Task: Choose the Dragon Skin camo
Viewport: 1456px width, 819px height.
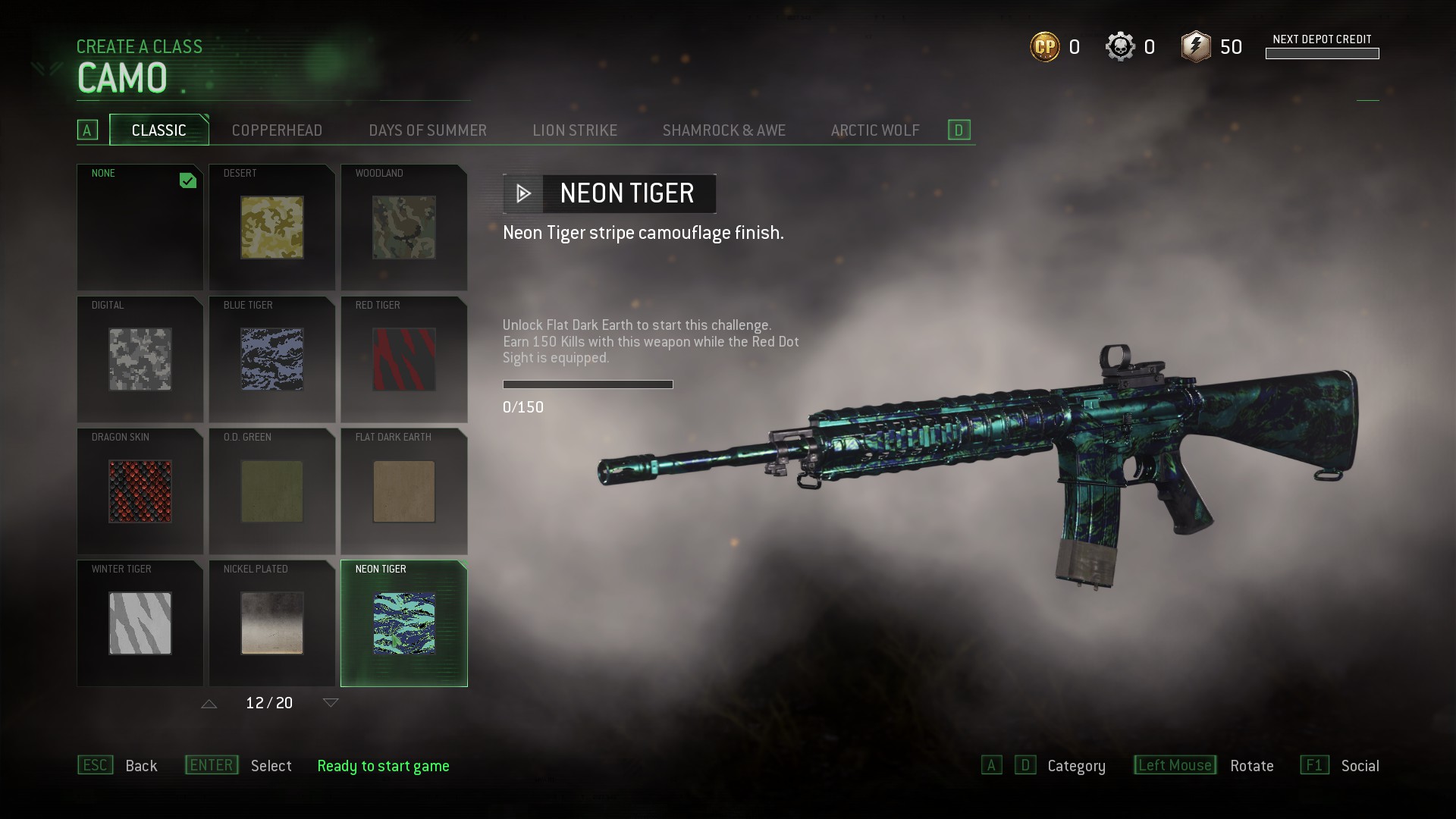Action: click(x=140, y=491)
